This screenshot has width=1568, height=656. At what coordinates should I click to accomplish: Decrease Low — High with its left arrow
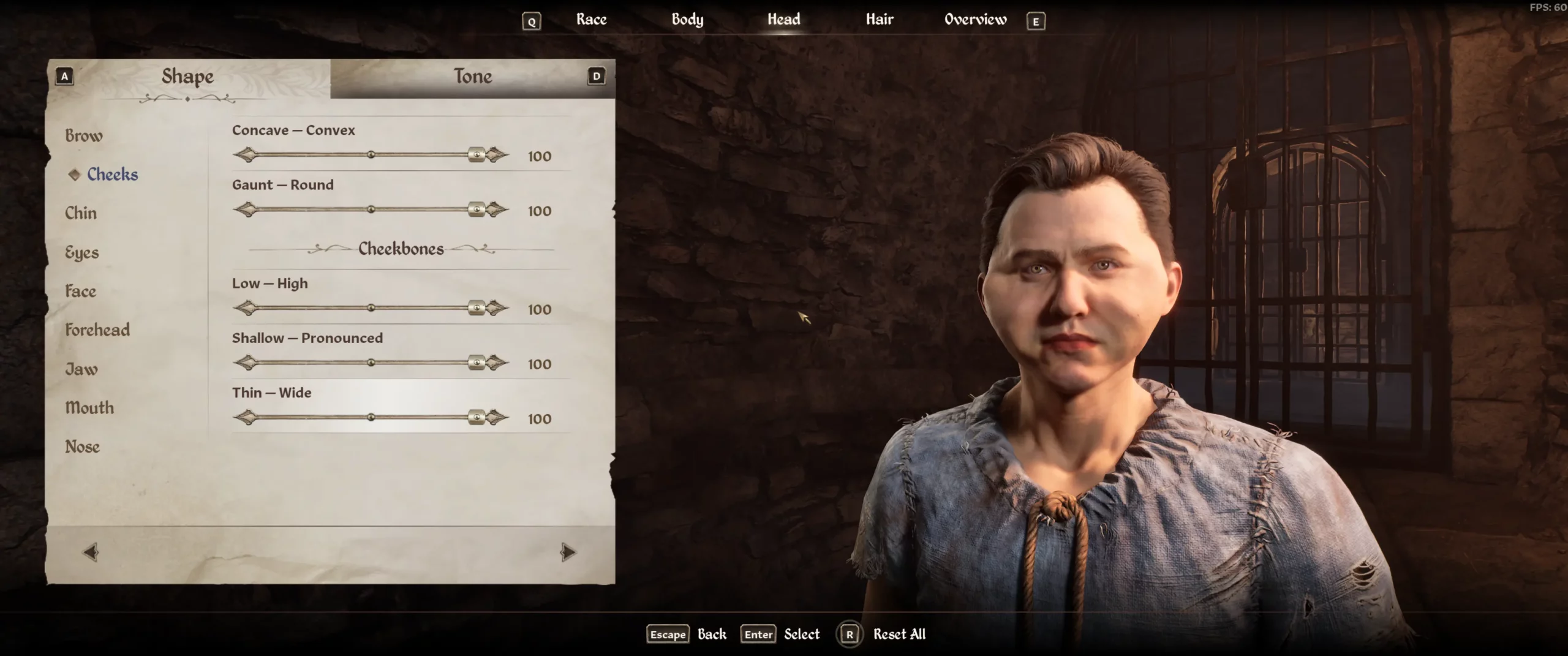[246, 308]
